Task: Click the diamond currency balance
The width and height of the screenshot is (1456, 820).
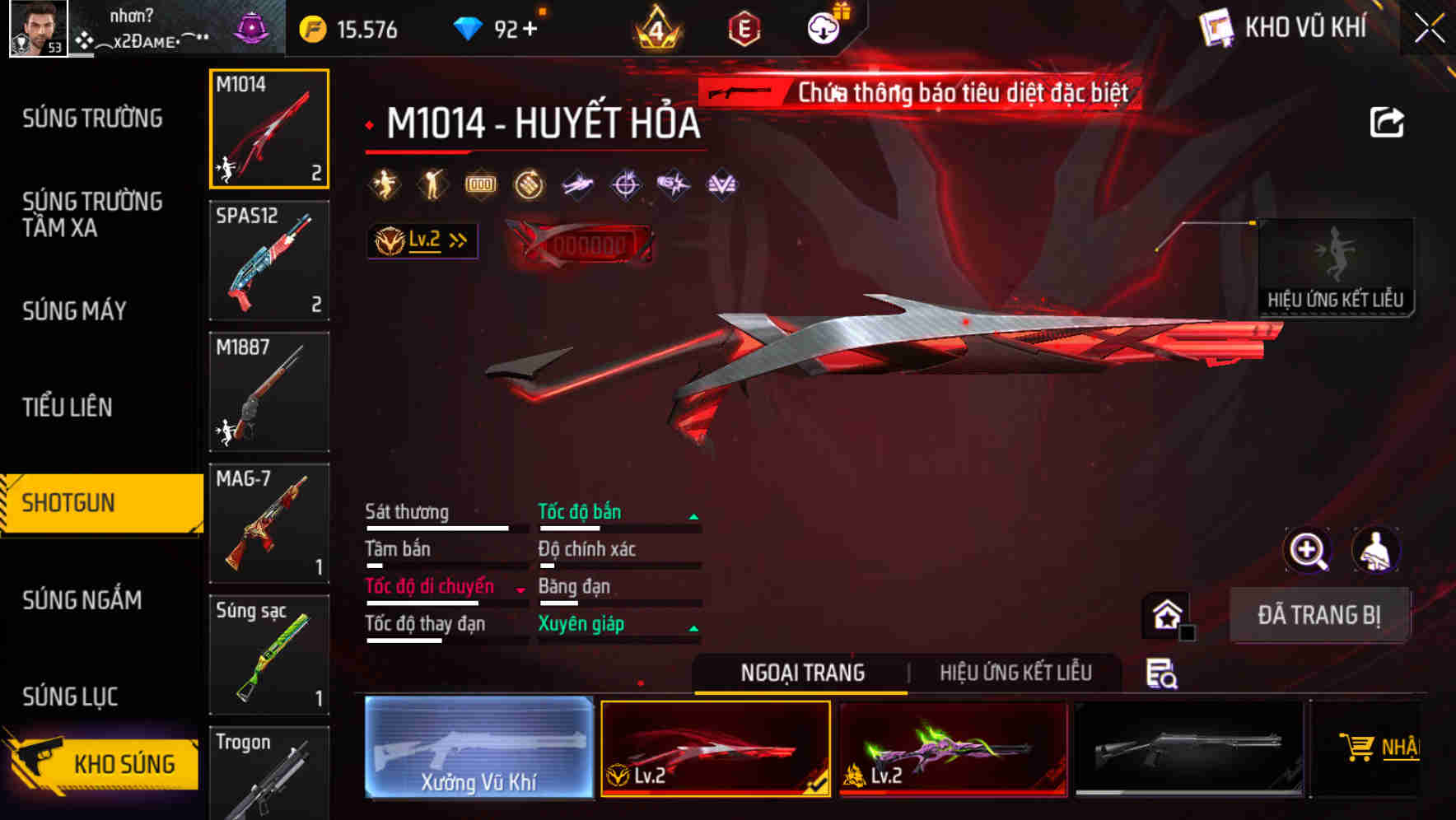Action: [x=494, y=27]
